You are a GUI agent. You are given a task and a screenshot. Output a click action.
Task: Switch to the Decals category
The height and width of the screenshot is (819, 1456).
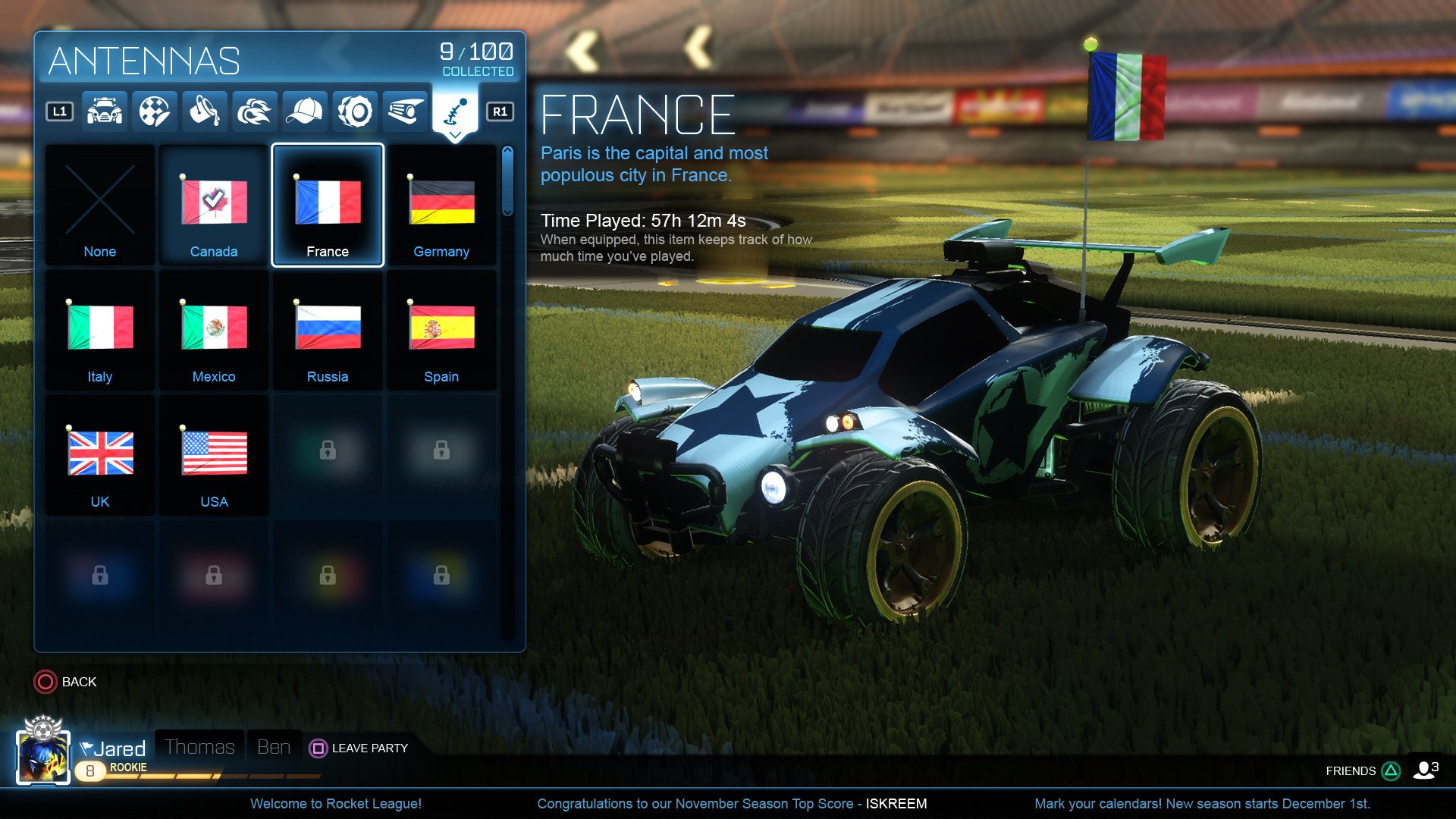152,110
